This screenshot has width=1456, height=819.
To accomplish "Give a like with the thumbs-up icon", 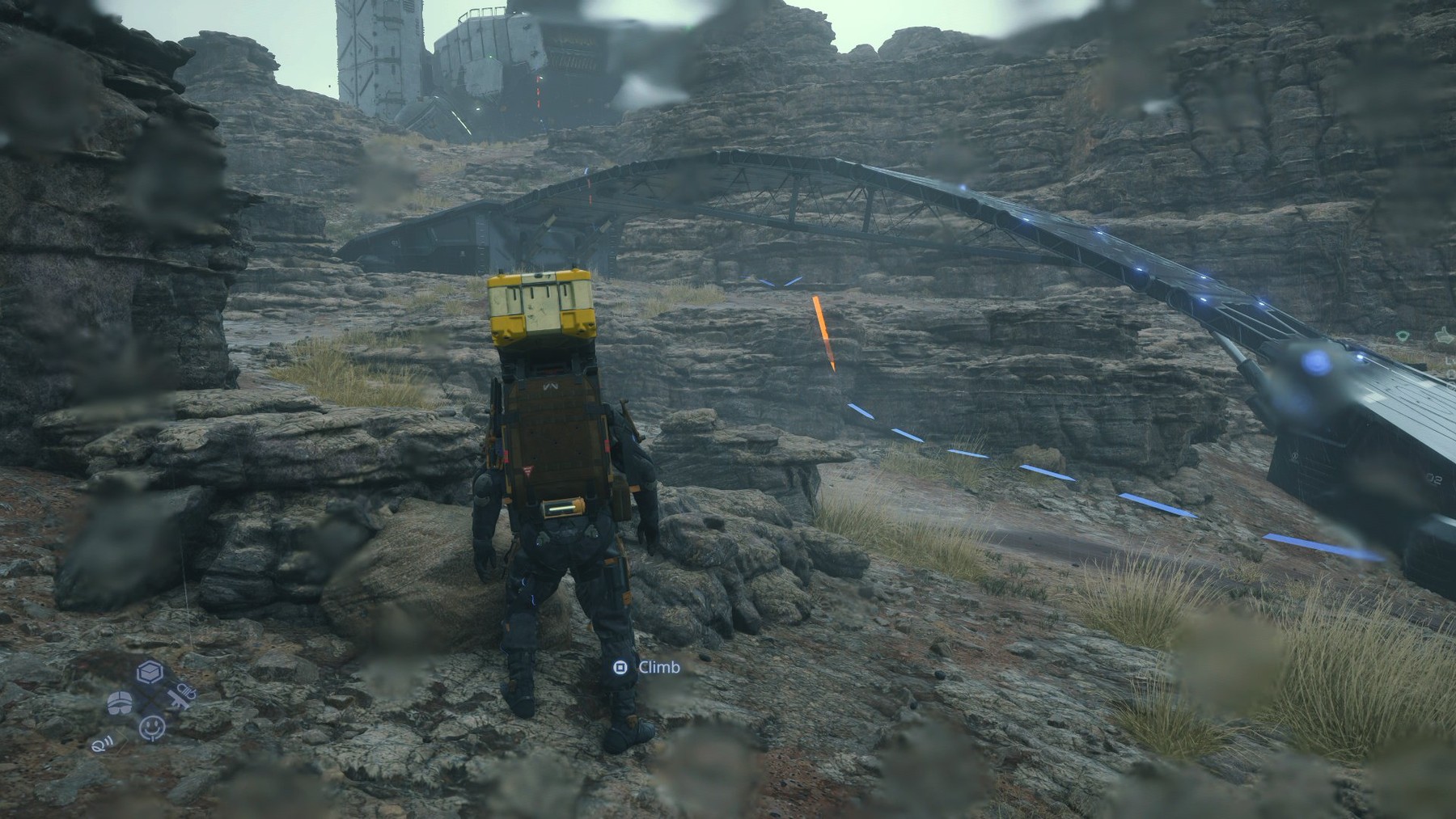I will [x=1445, y=335].
